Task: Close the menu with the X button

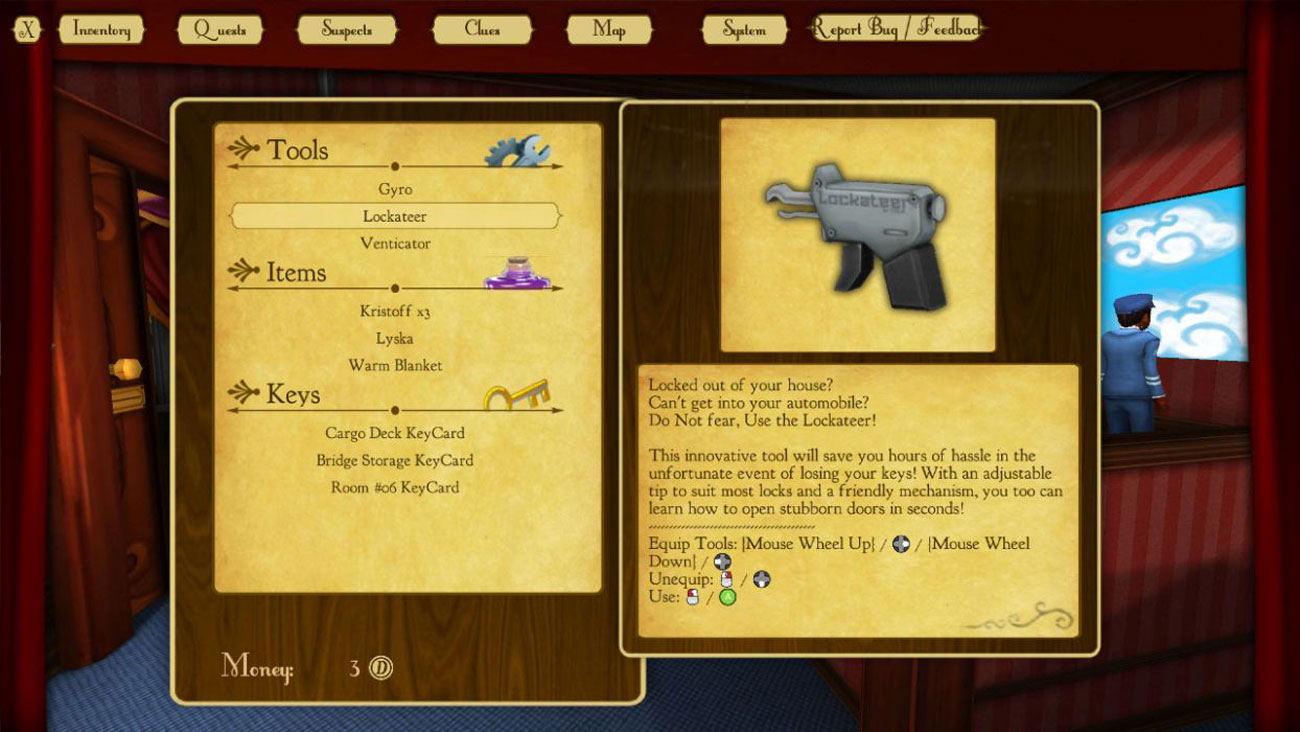Action: click(x=27, y=30)
